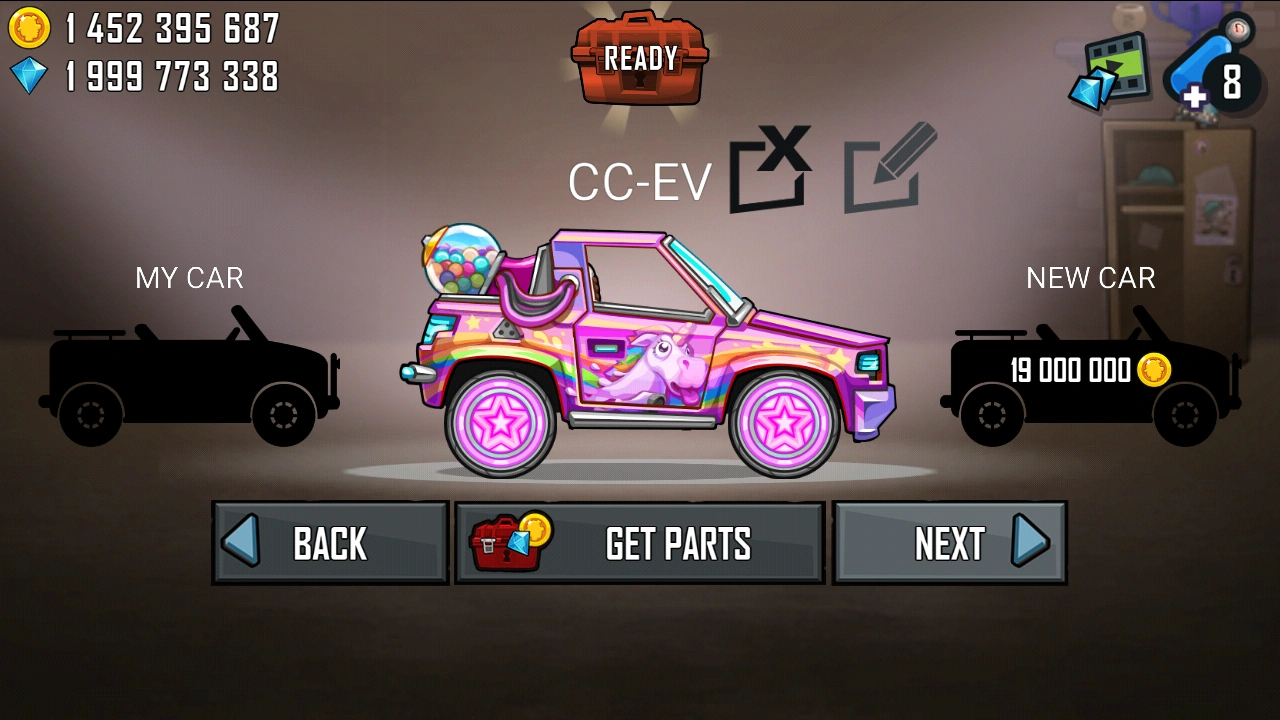Tap the X icon to delete car name
Viewport: 1280px width, 720px height.
pos(768,170)
